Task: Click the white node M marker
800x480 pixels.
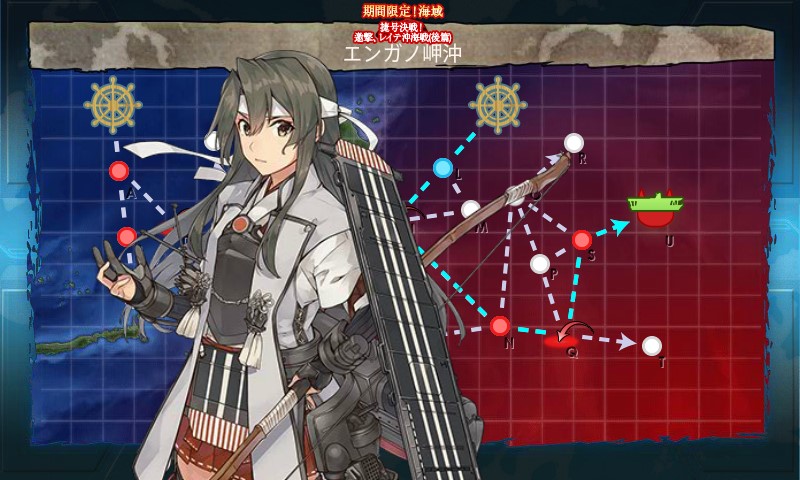Action: (x=470, y=209)
